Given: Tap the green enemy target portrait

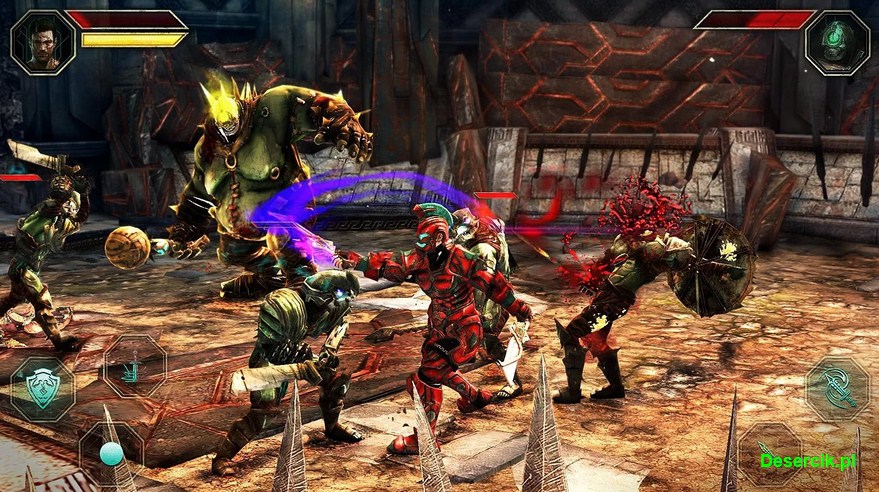Looking at the screenshot, I should coord(836,42).
